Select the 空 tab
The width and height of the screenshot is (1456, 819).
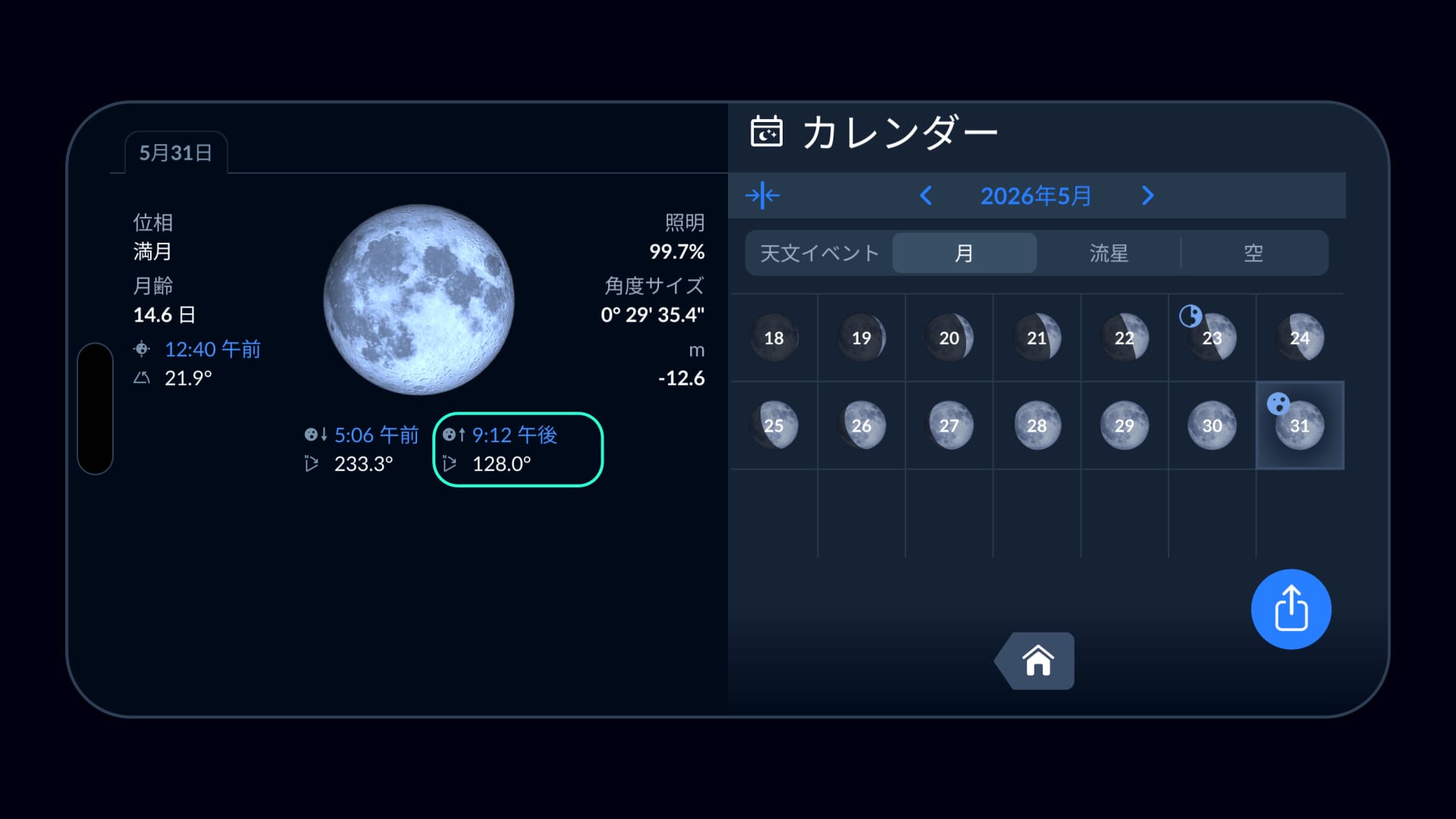click(x=1253, y=253)
